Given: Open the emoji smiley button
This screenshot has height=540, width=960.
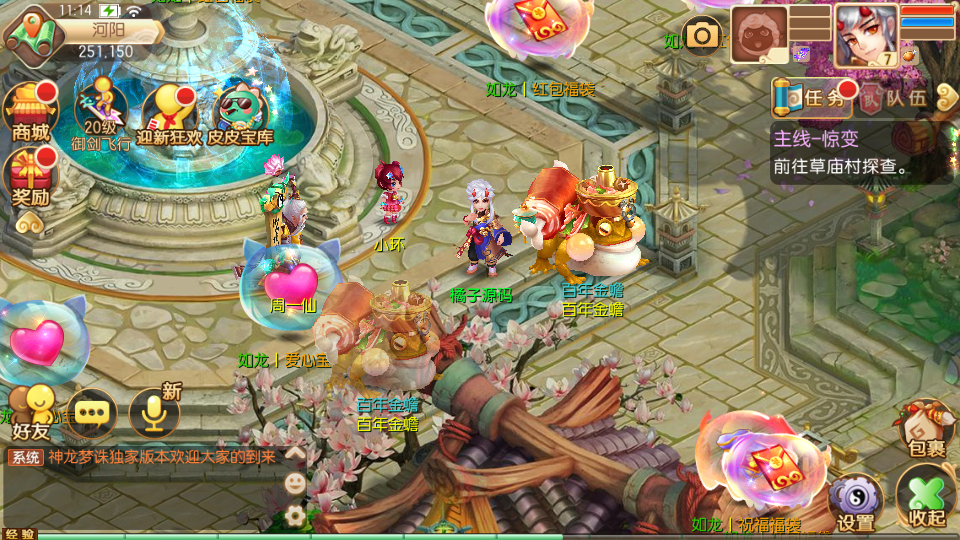Looking at the screenshot, I should click(x=295, y=483).
